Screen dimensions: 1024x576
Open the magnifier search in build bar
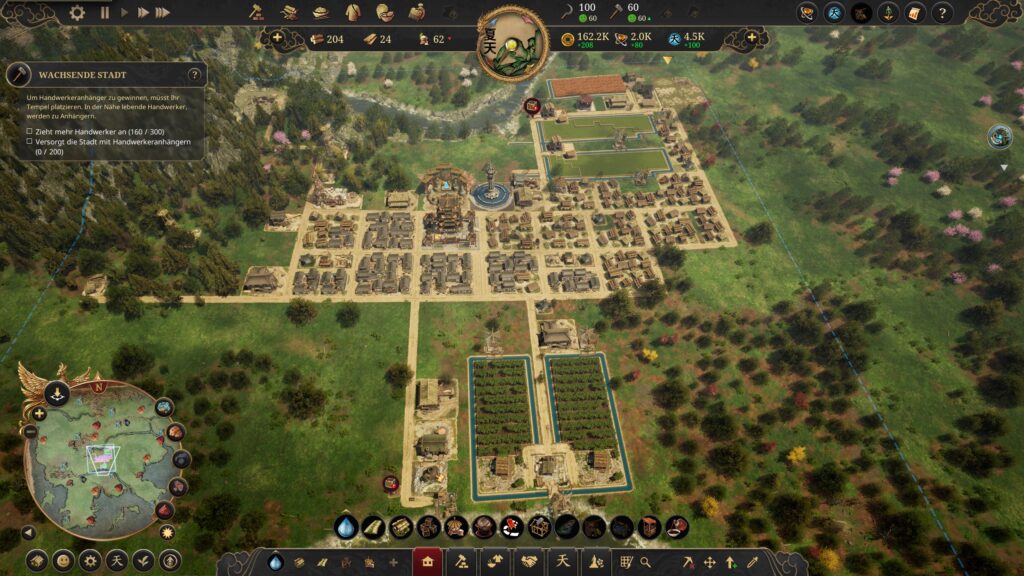click(646, 562)
